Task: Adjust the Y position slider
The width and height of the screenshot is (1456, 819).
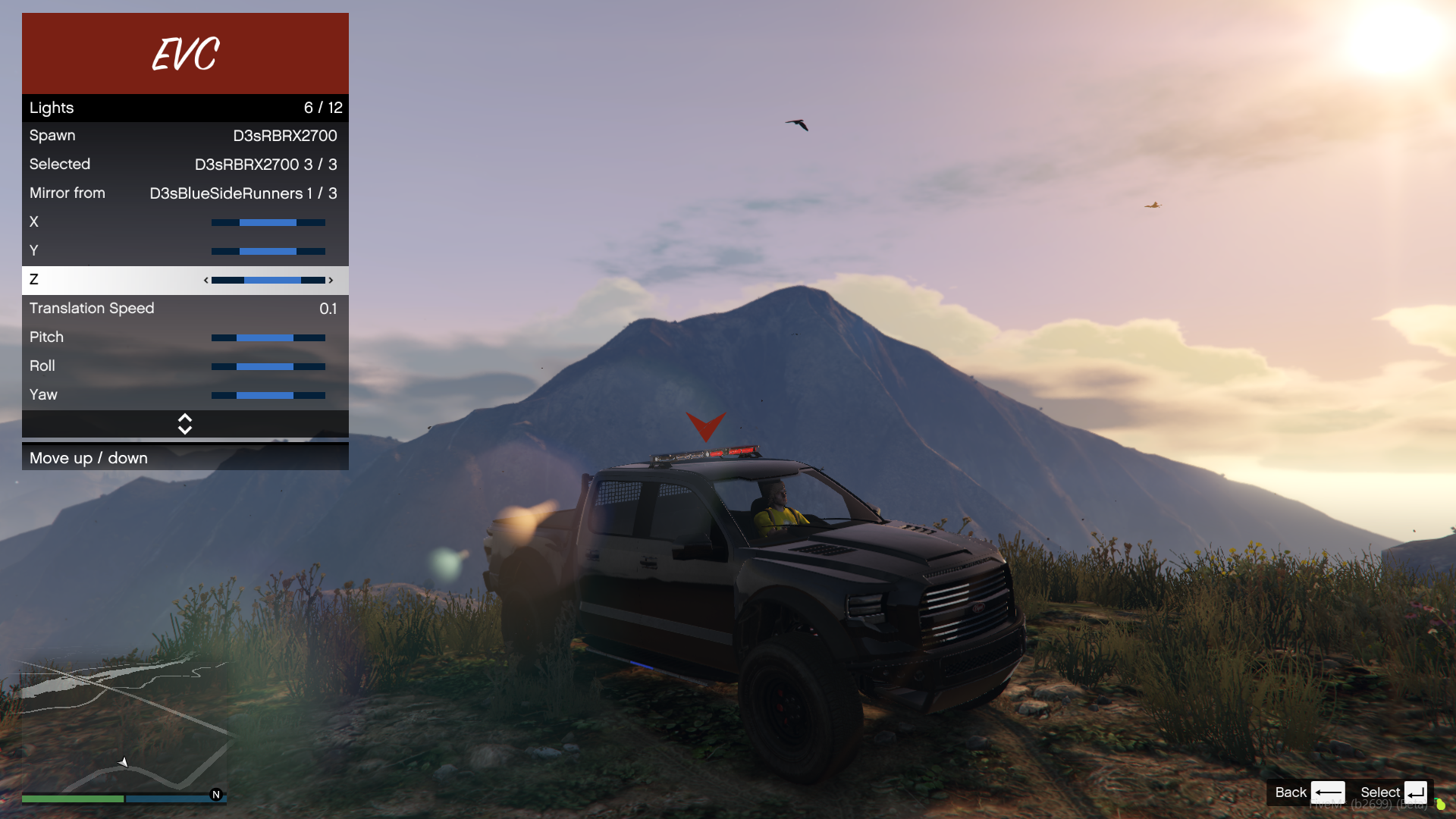Action: pyautogui.click(x=268, y=251)
